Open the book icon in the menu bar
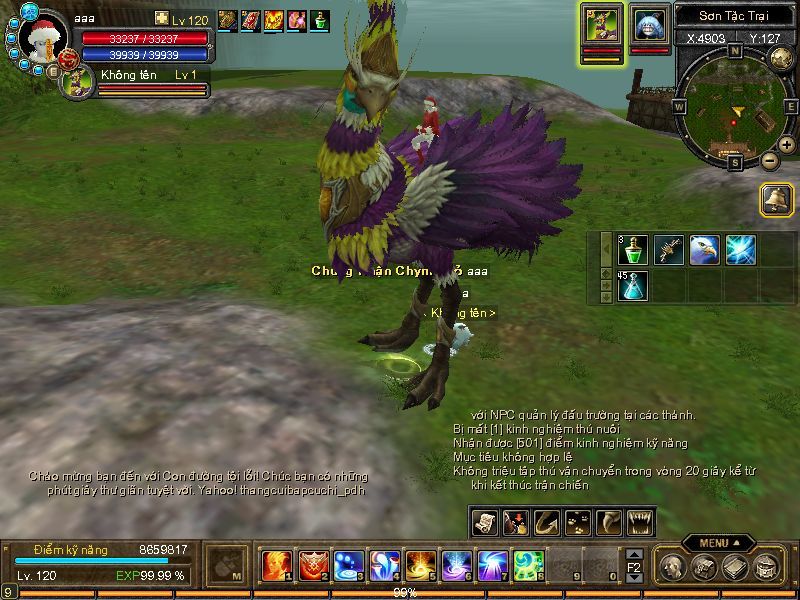The height and width of the screenshot is (600, 800). coord(736,567)
